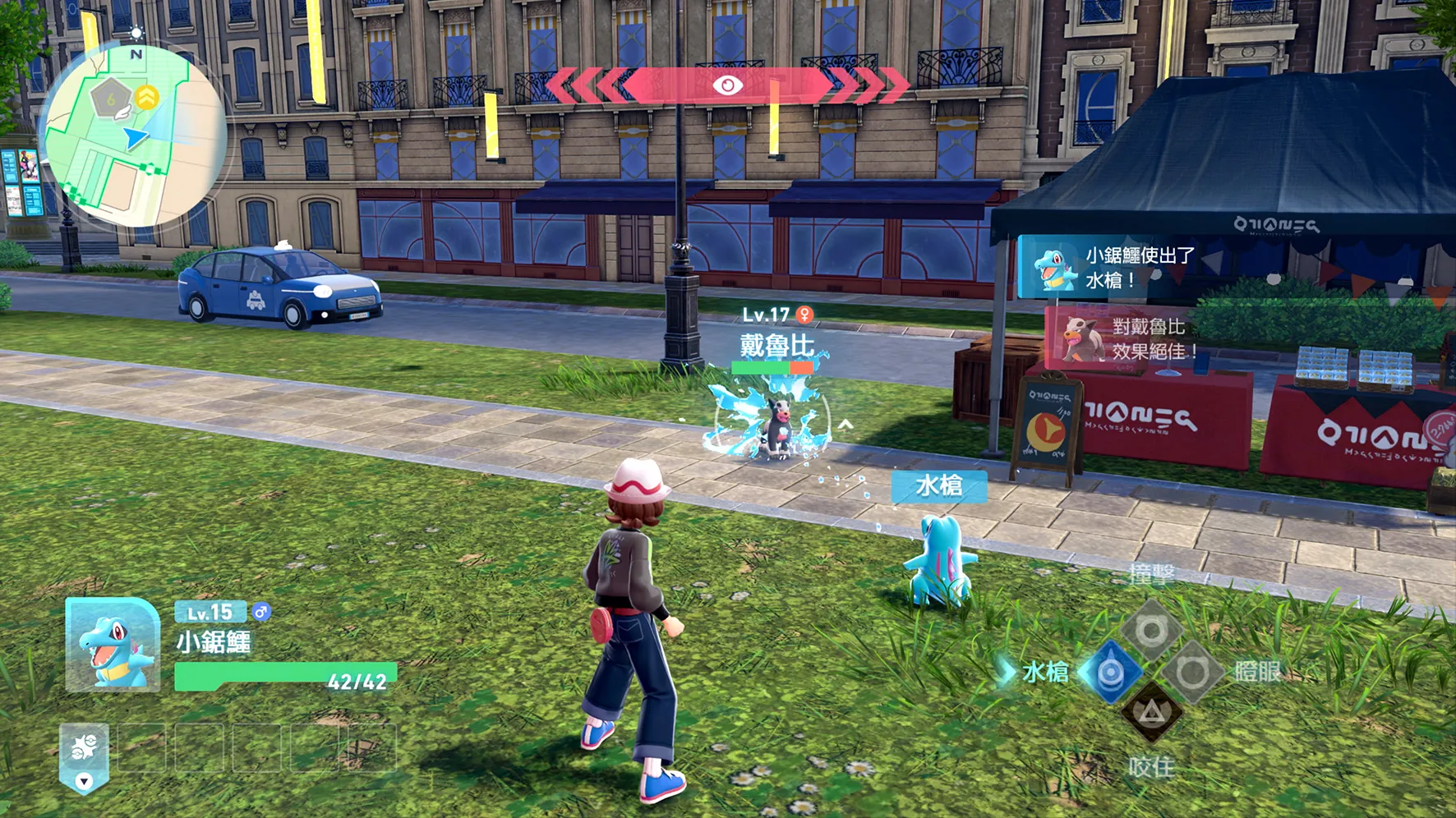Click the grey hexagon zone marker on minimap

(x=111, y=99)
